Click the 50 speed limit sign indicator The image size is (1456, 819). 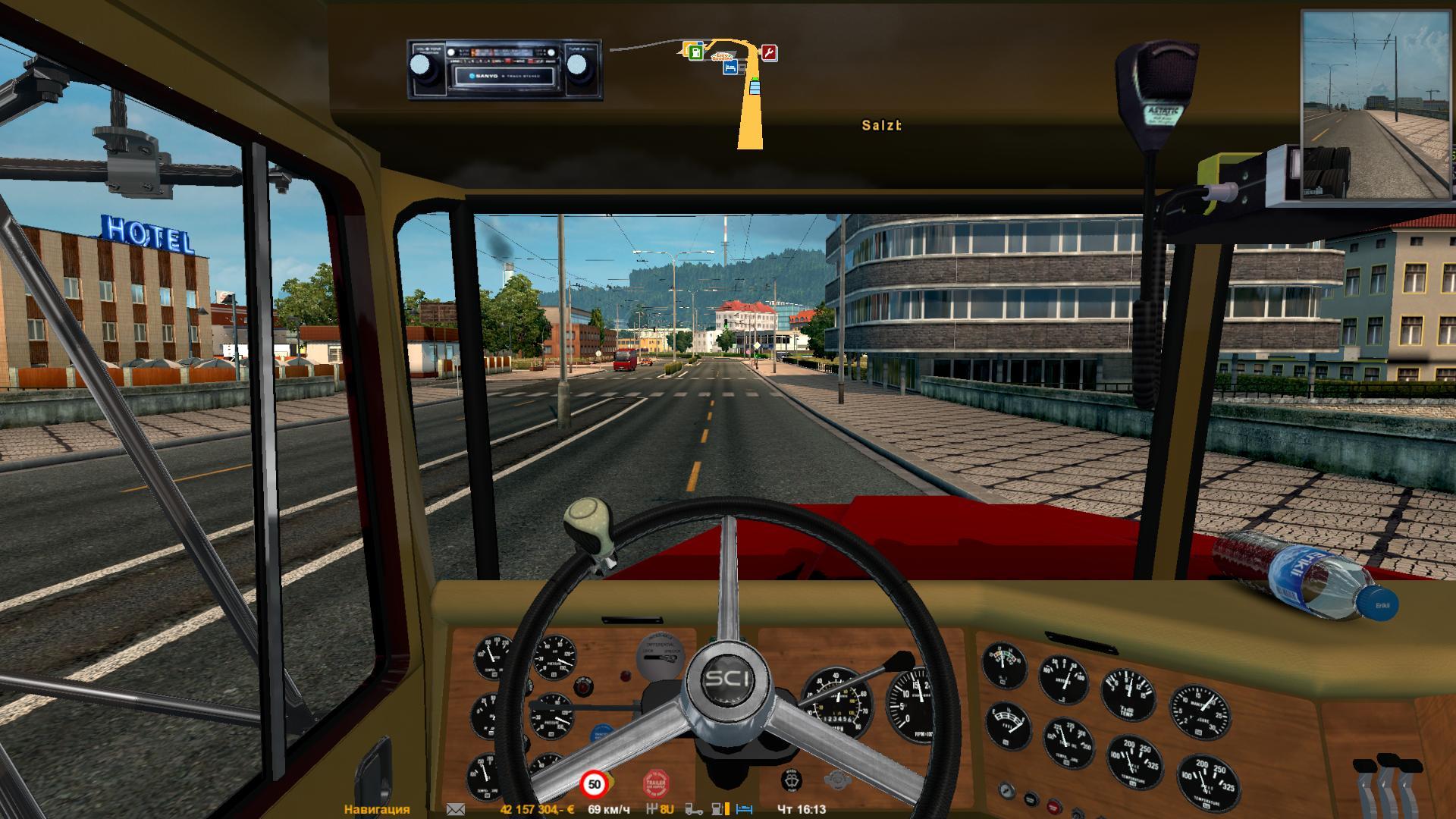point(595,784)
